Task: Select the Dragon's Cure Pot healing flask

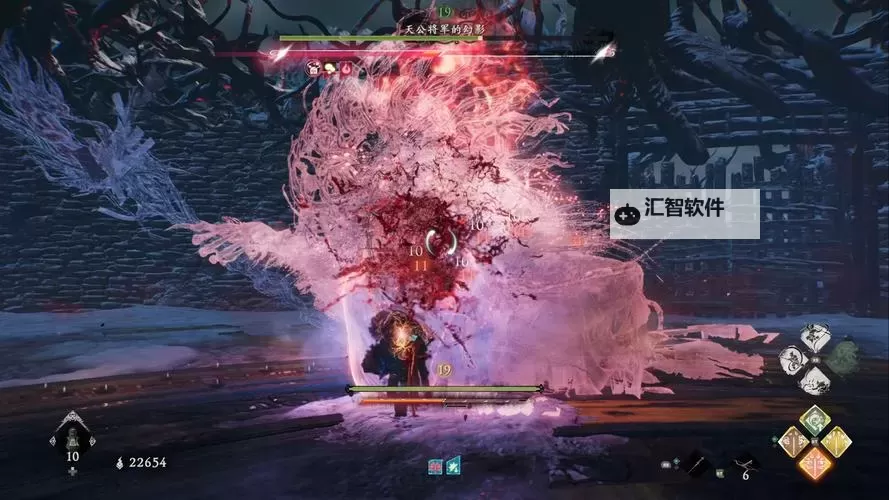Action: coord(72,437)
